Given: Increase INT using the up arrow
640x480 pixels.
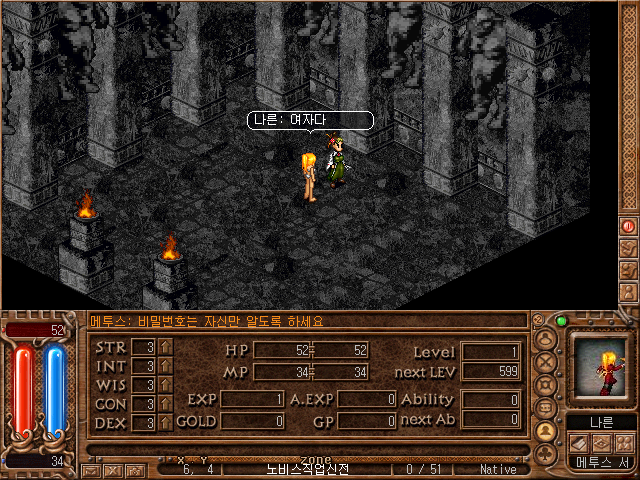Looking at the screenshot, I should [166, 366].
